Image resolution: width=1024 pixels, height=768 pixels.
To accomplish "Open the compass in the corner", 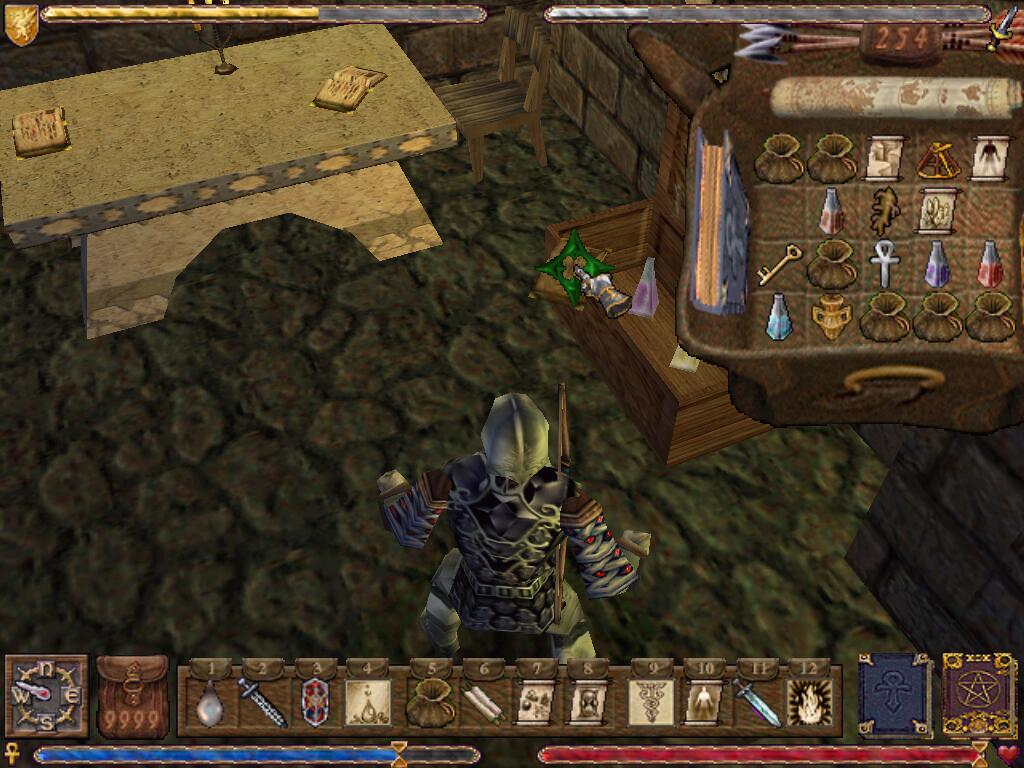I will point(45,694).
